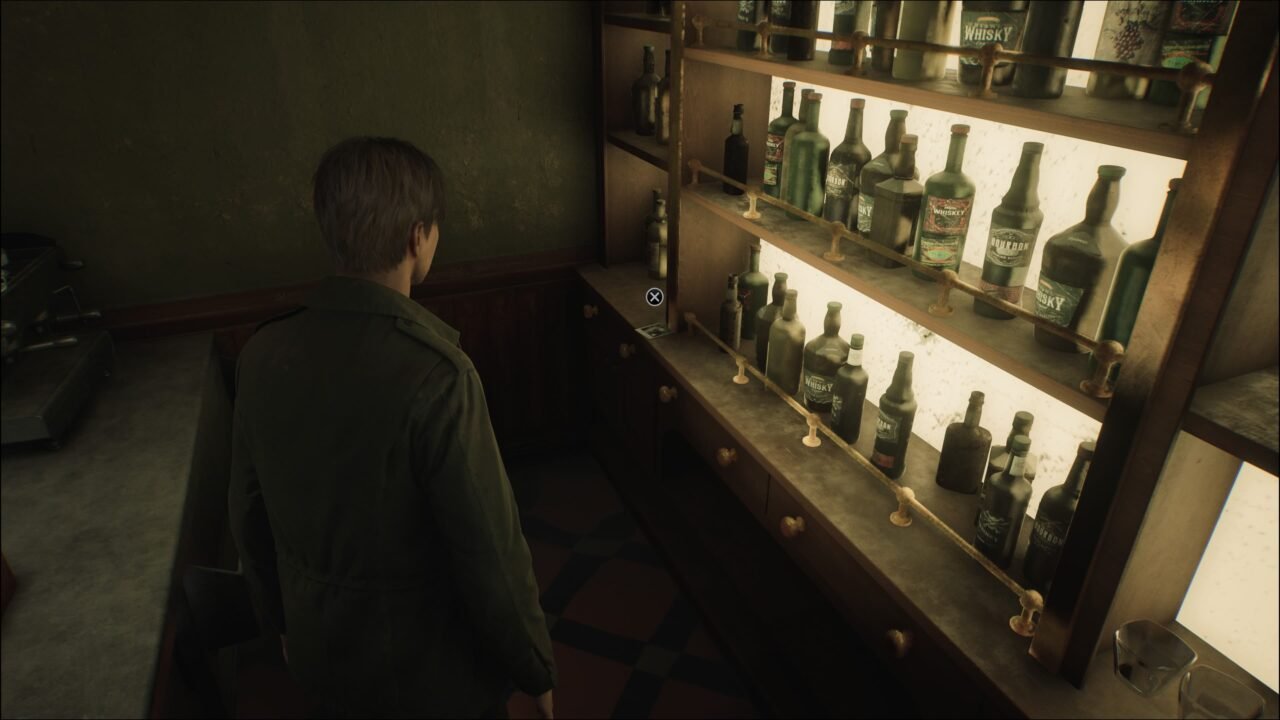Select the WHISKY labeled bottle on top shelf
This screenshot has width=1280, height=720.
(987, 35)
